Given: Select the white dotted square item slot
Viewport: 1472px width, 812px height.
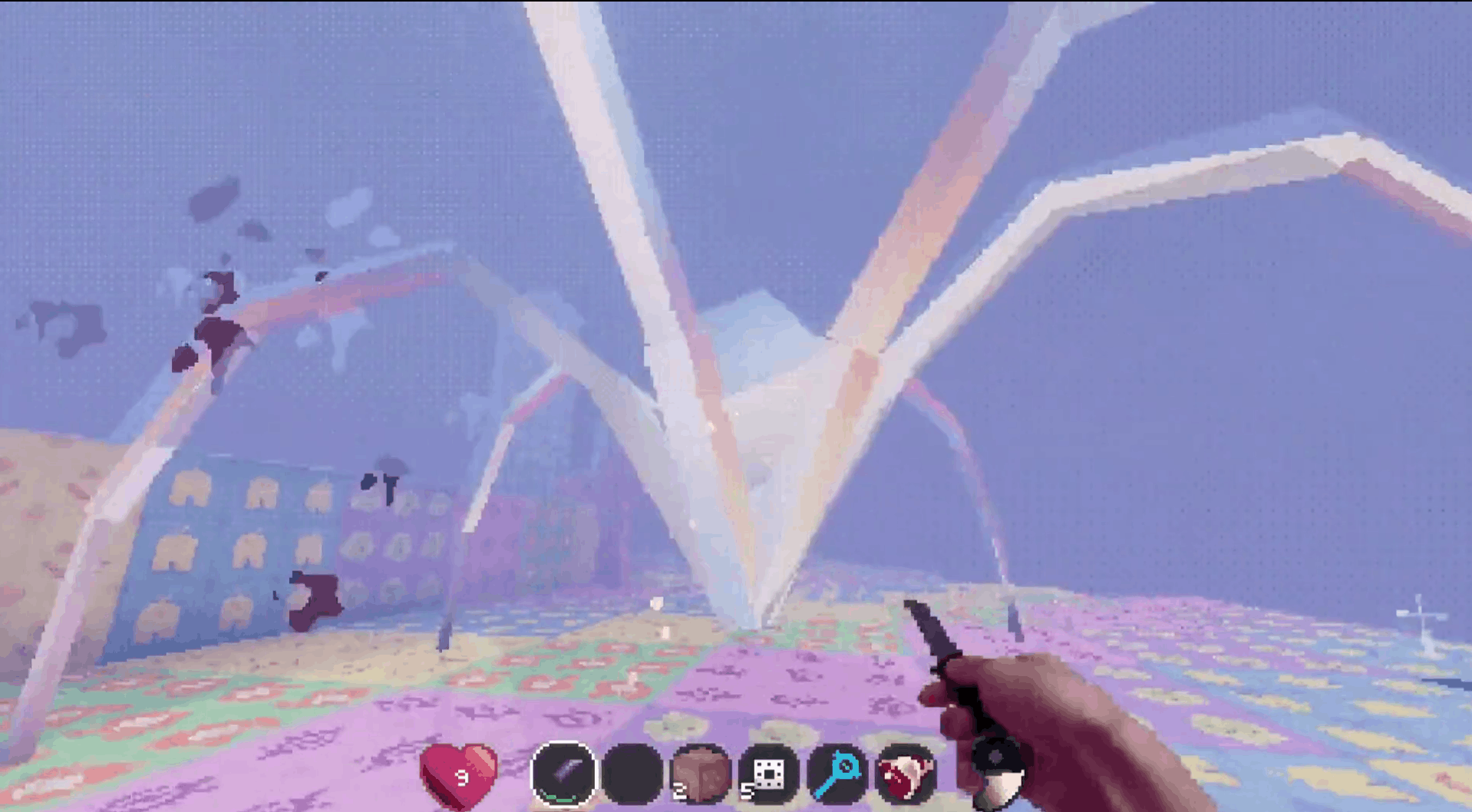Looking at the screenshot, I should 769,774.
